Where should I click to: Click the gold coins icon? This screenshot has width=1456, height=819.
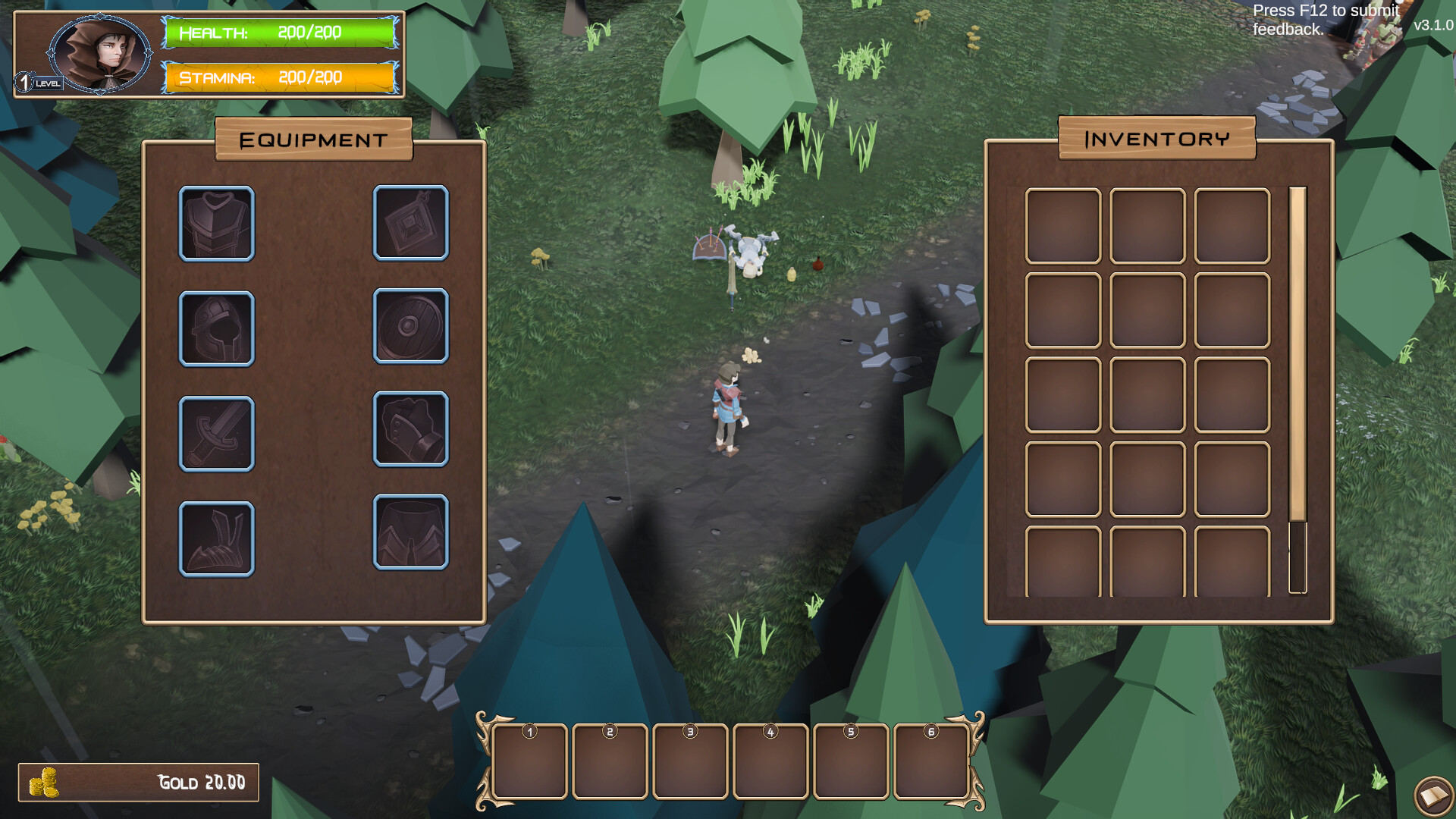[x=44, y=781]
